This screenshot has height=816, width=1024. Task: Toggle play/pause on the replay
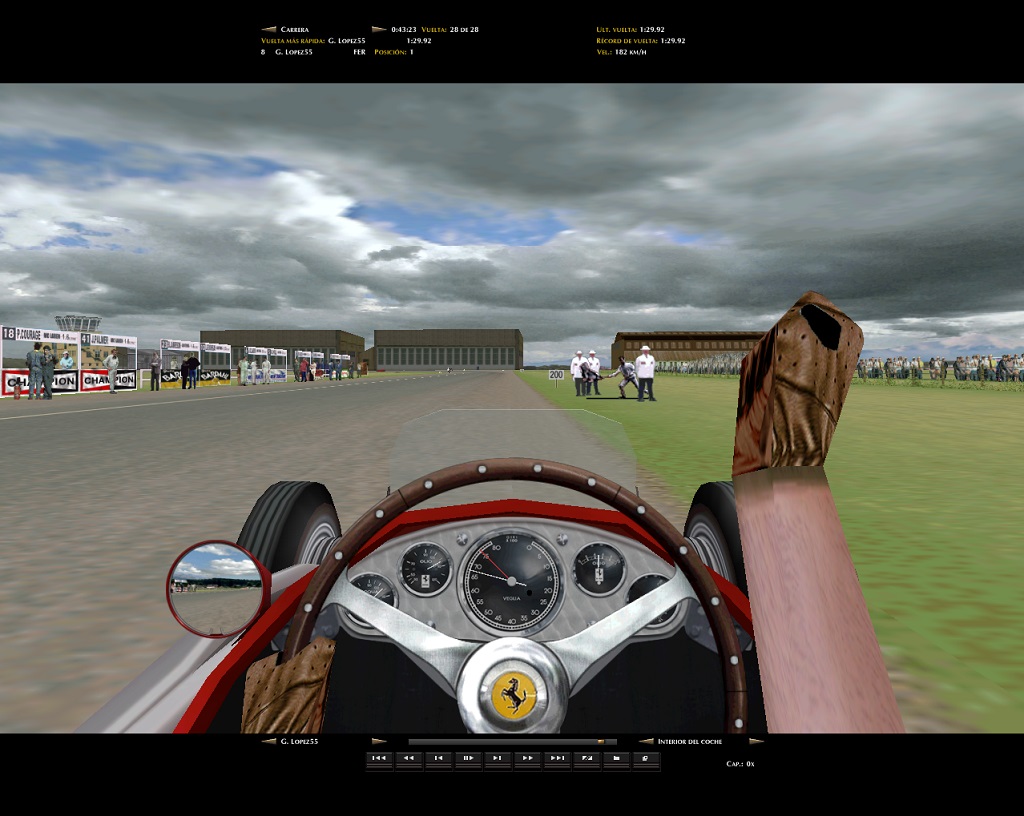(x=468, y=759)
